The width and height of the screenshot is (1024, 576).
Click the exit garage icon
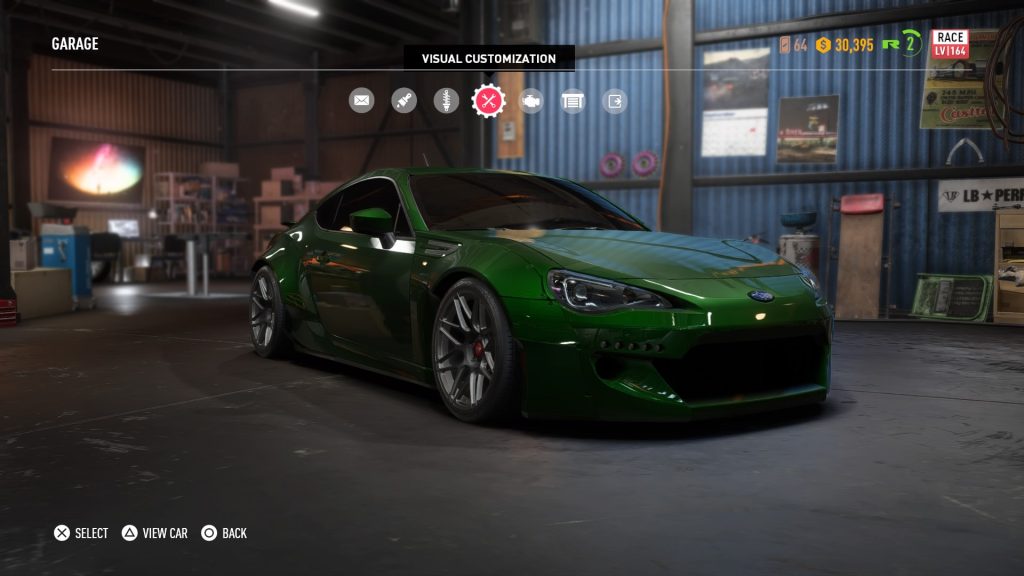point(615,100)
